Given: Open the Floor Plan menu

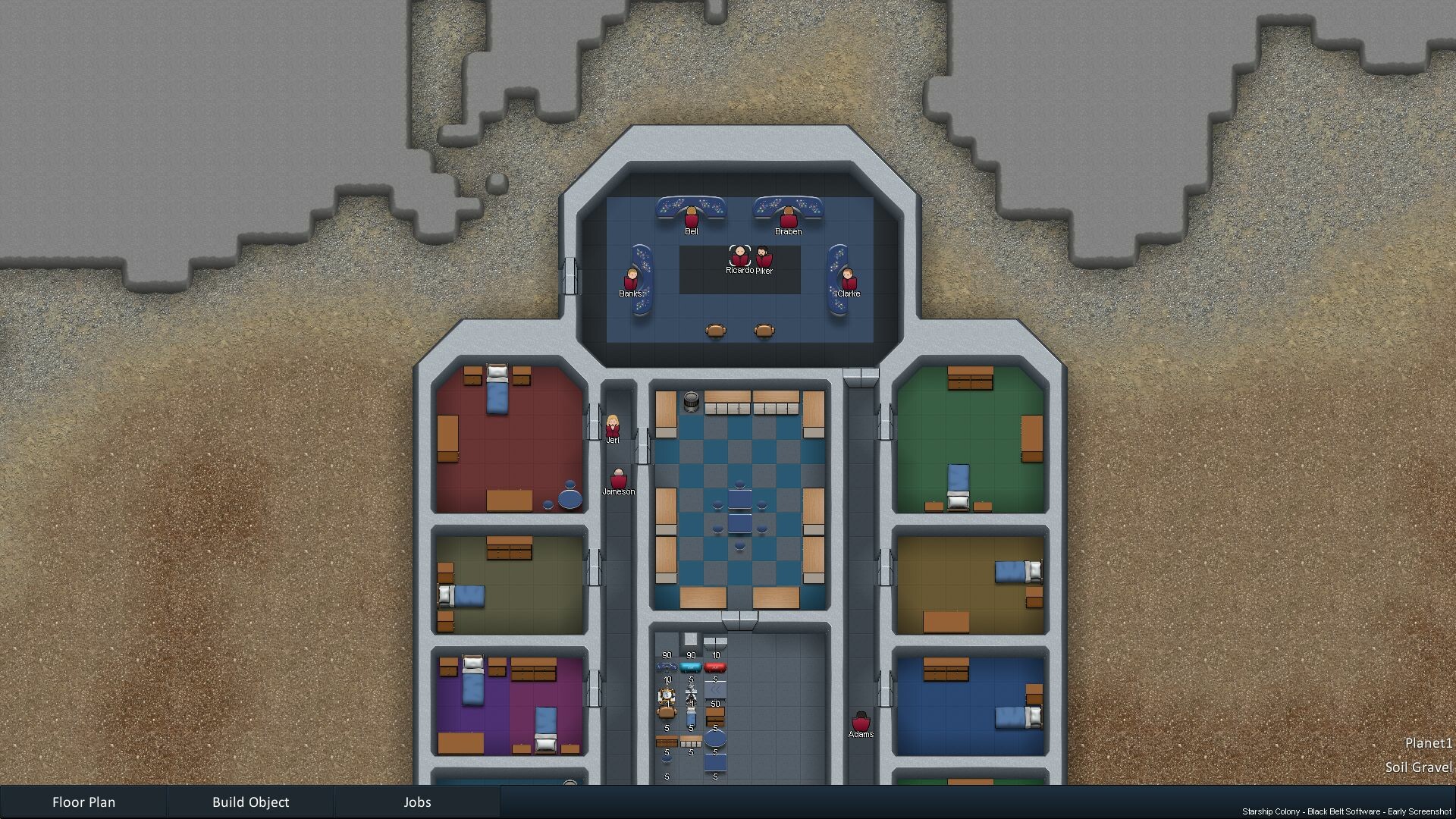Looking at the screenshot, I should pyautogui.click(x=83, y=802).
